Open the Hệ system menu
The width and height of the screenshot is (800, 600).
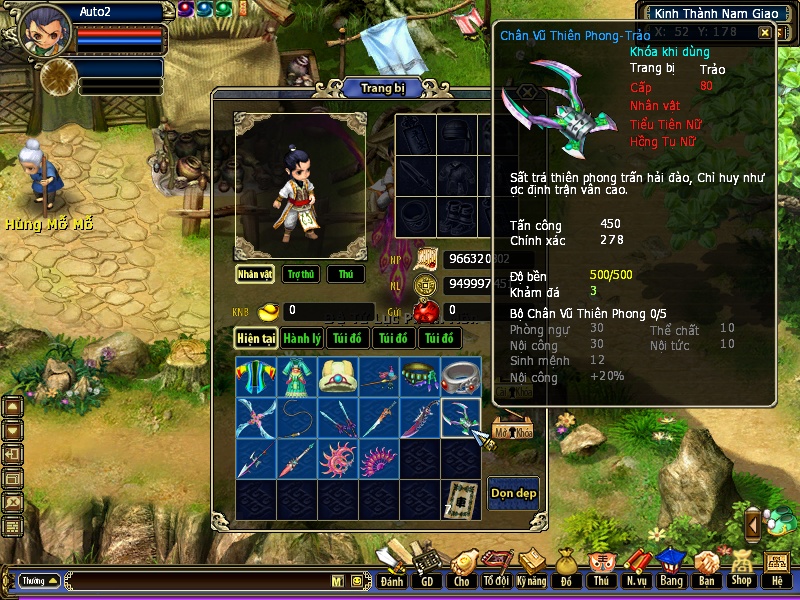coord(776,580)
